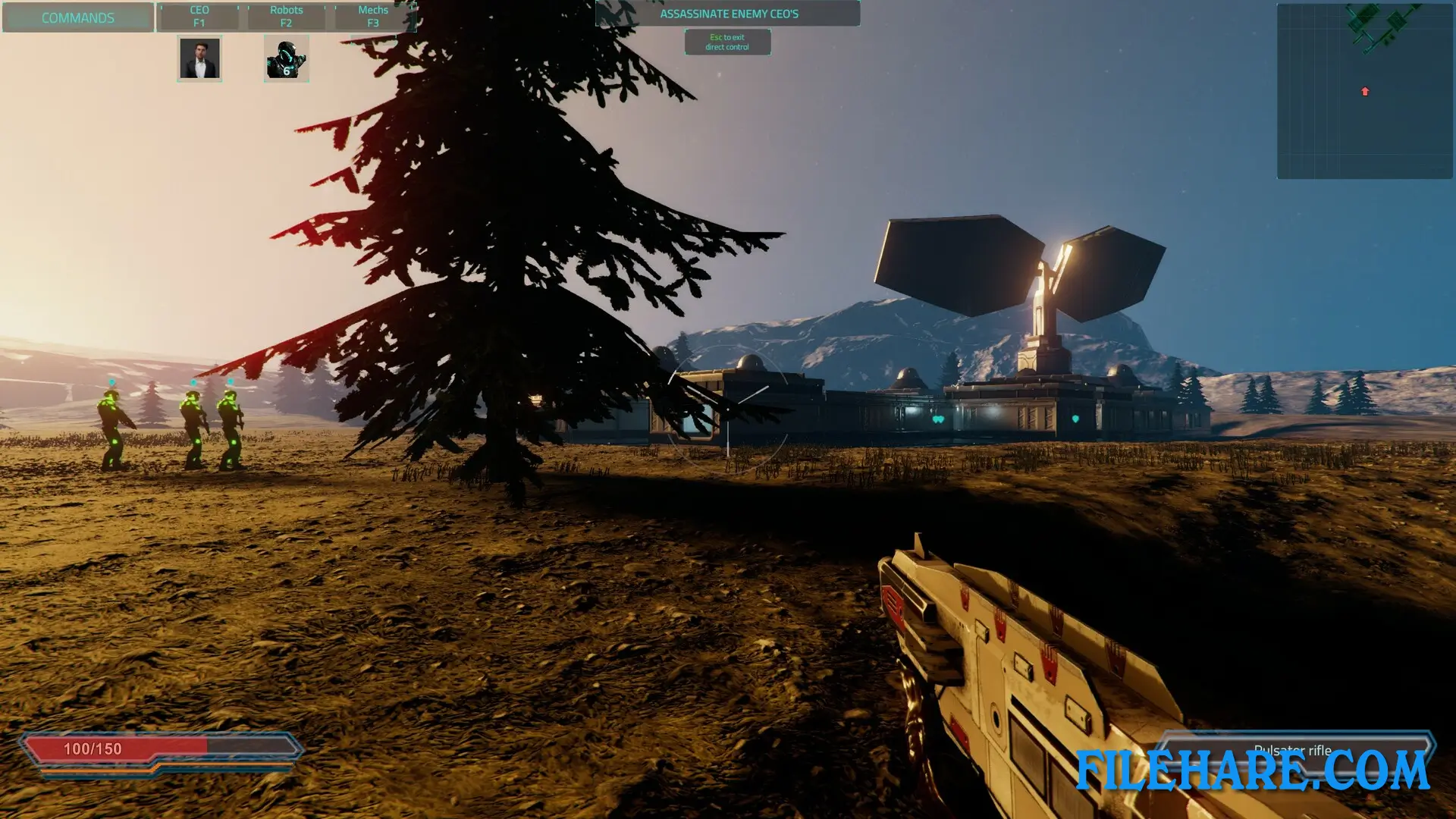1456x819 pixels.
Task: Click the cyan diamond icon near the base entrance
Action: click(1075, 419)
